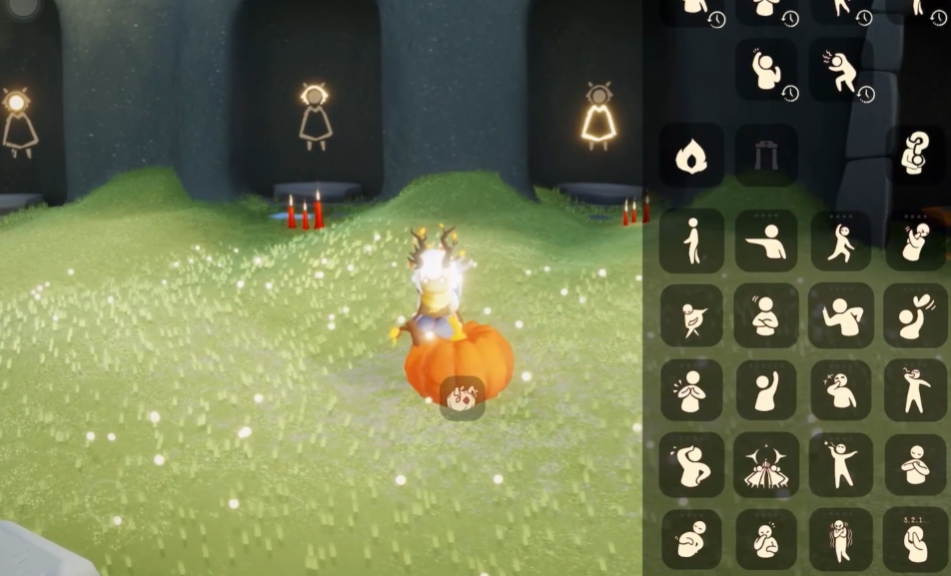The image size is (951, 576).
Task: Start the 3, 2, 1 countdown emote
Action: [915, 540]
